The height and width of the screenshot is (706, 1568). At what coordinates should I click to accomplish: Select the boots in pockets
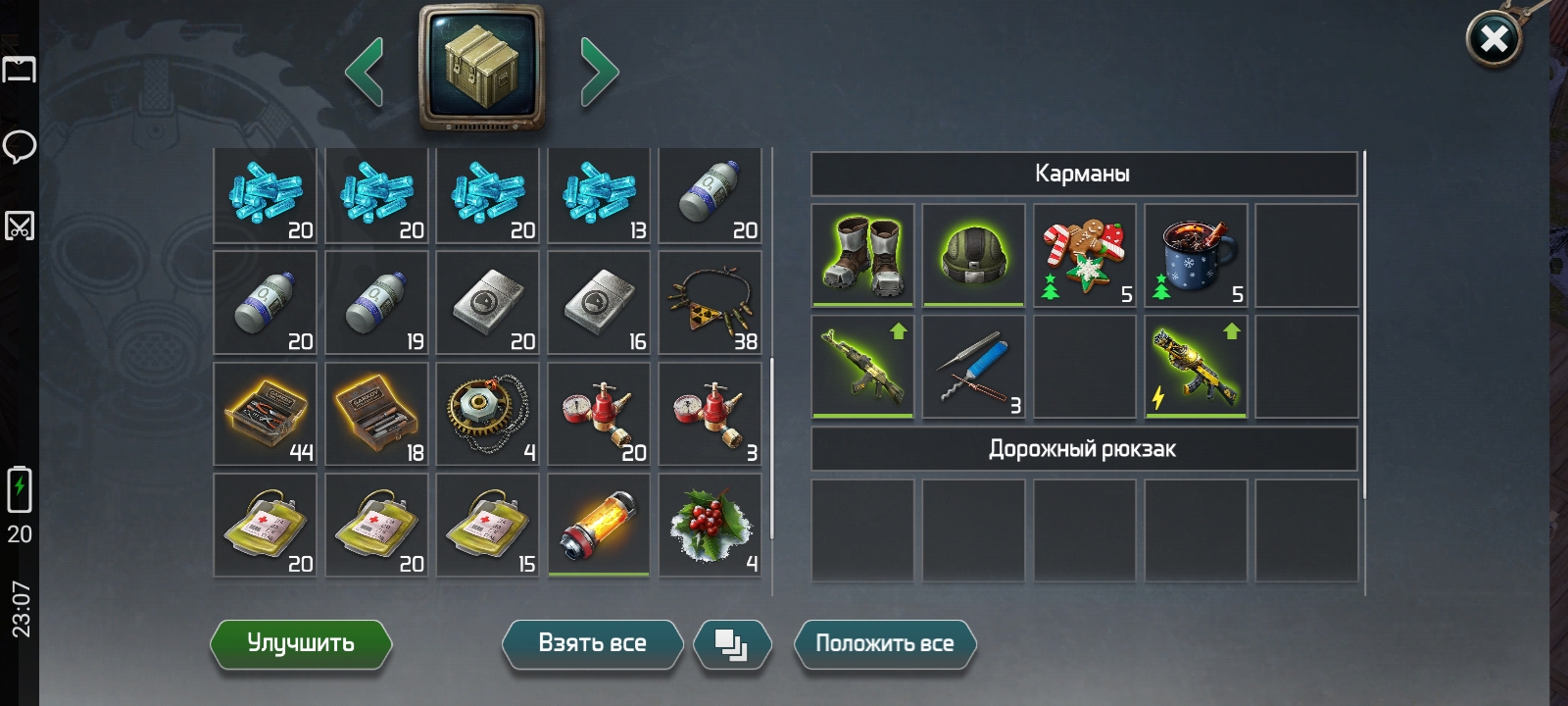[863, 255]
